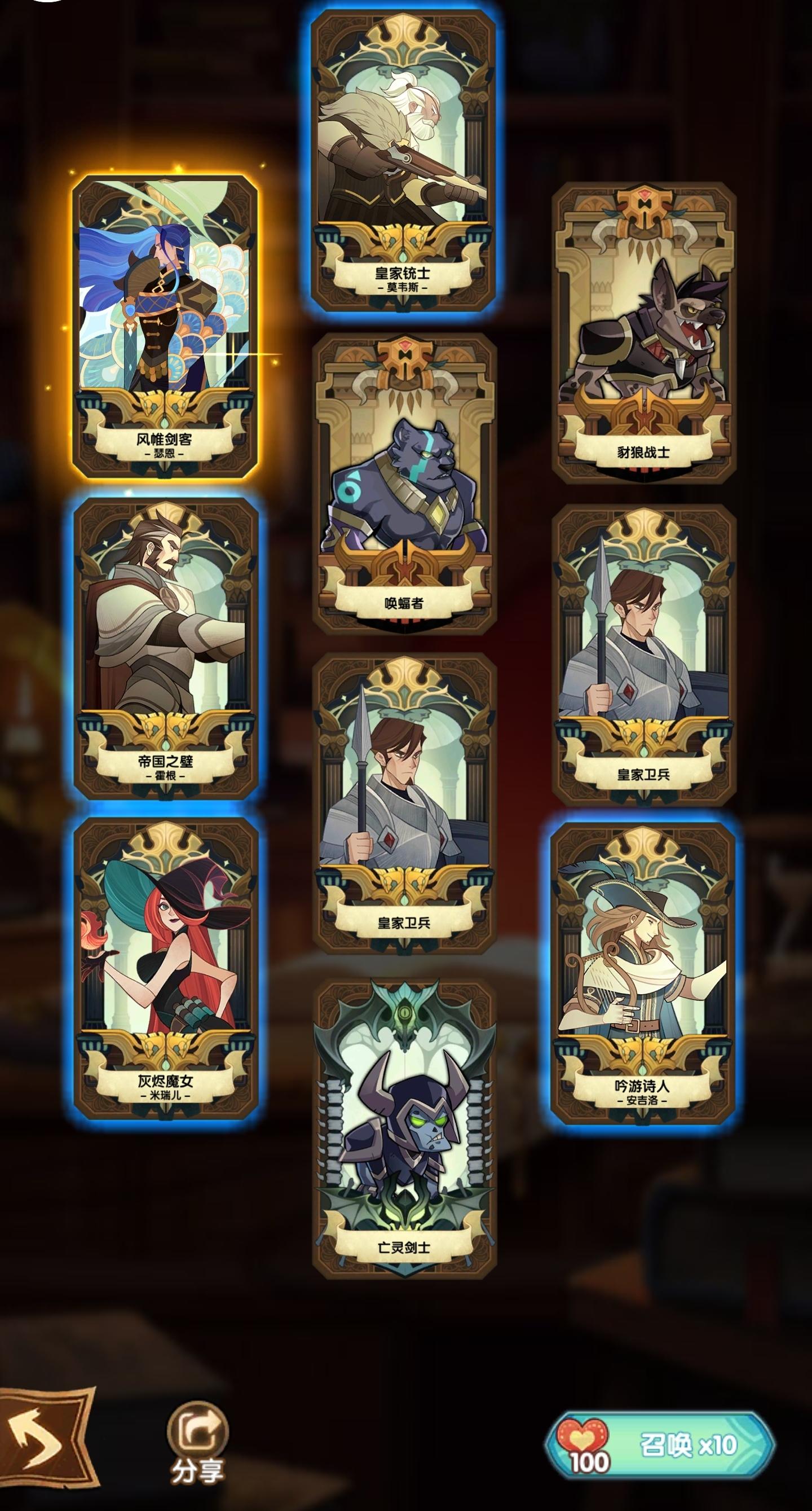Tap the 唤蝠者 hero card
Screen dimensions: 812x1511
(404, 487)
